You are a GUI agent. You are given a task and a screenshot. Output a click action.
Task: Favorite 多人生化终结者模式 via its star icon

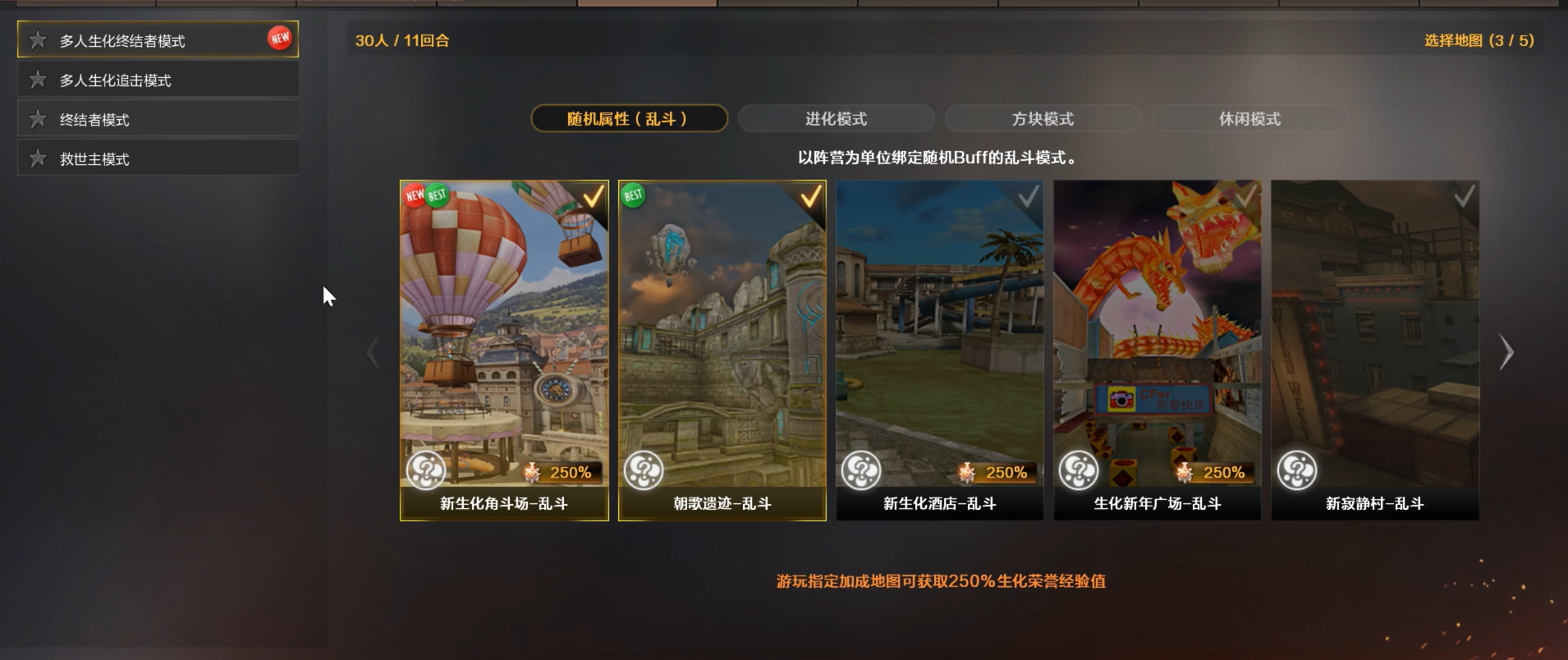point(36,39)
